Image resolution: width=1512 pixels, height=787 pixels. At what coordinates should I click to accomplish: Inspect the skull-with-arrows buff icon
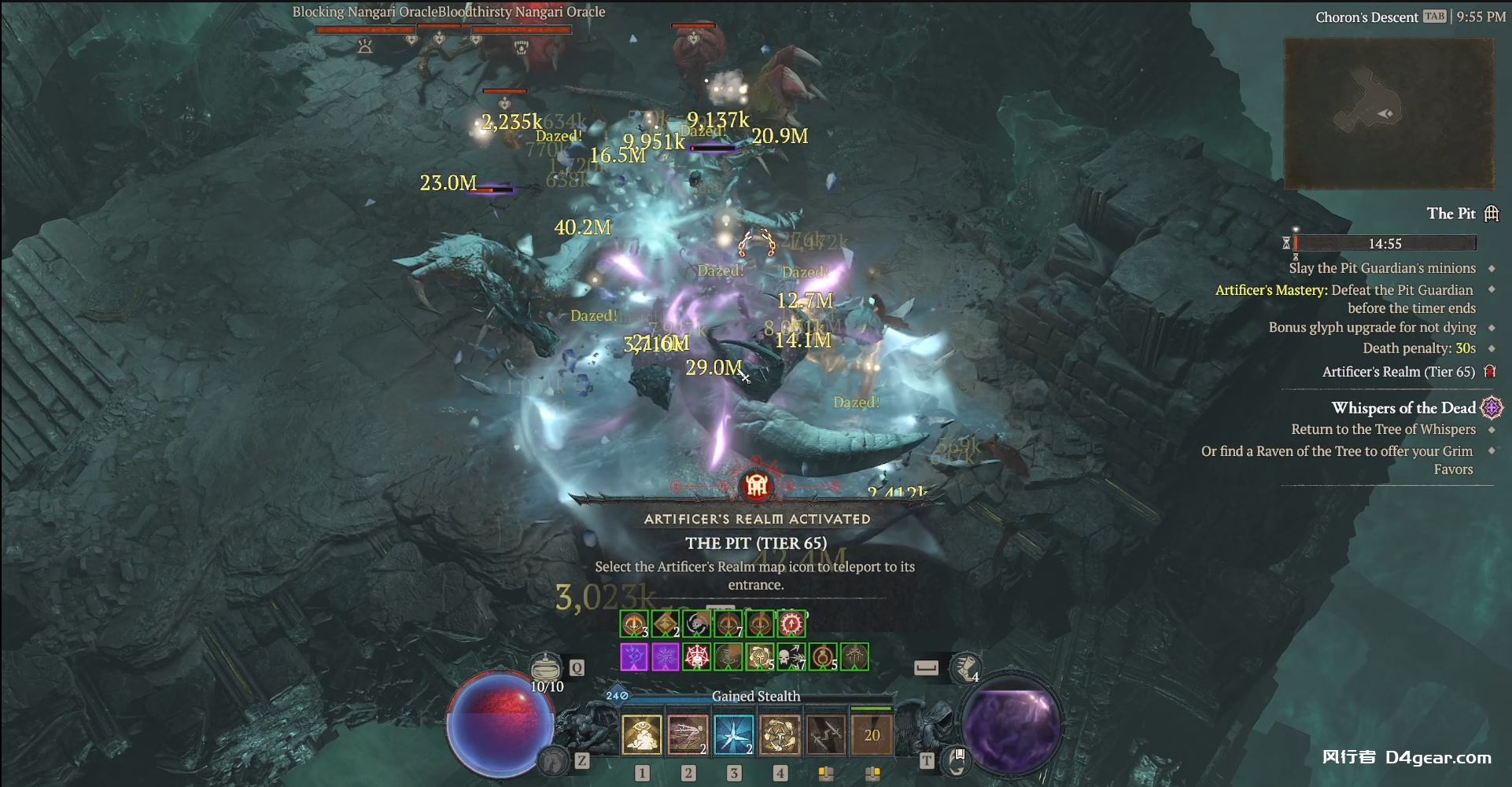[791, 656]
